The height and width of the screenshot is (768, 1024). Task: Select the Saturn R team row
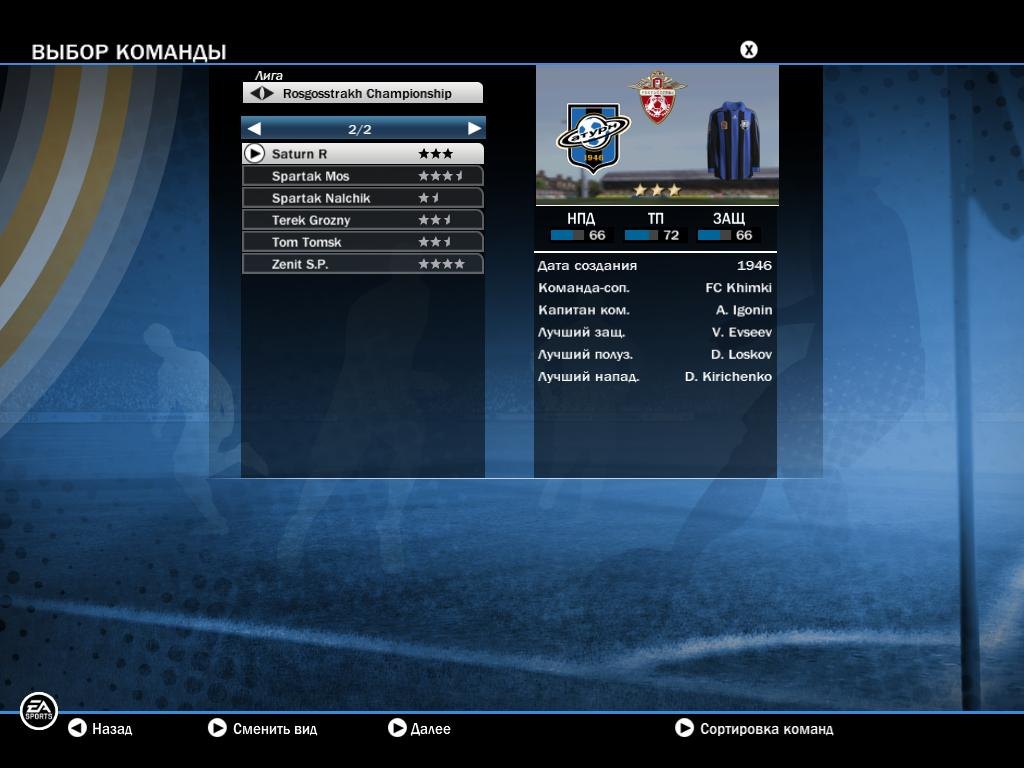coord(362,154)
